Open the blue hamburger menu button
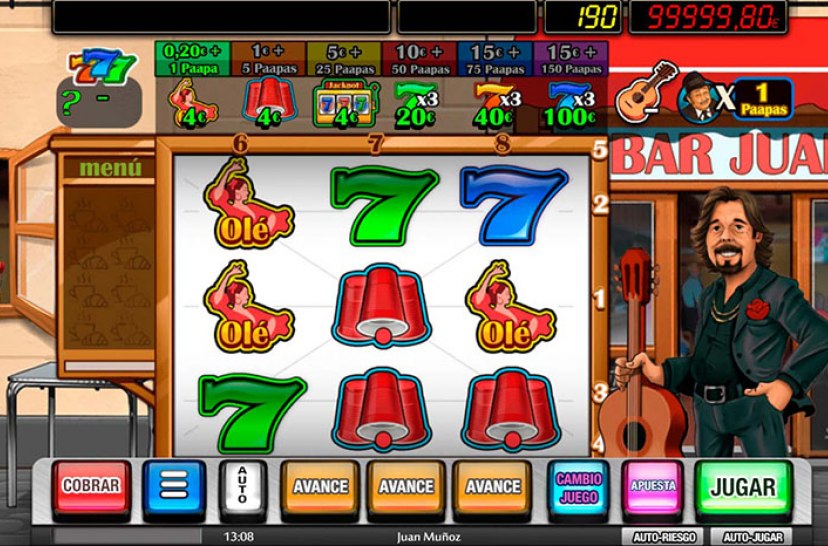 [x=173, y=488]
